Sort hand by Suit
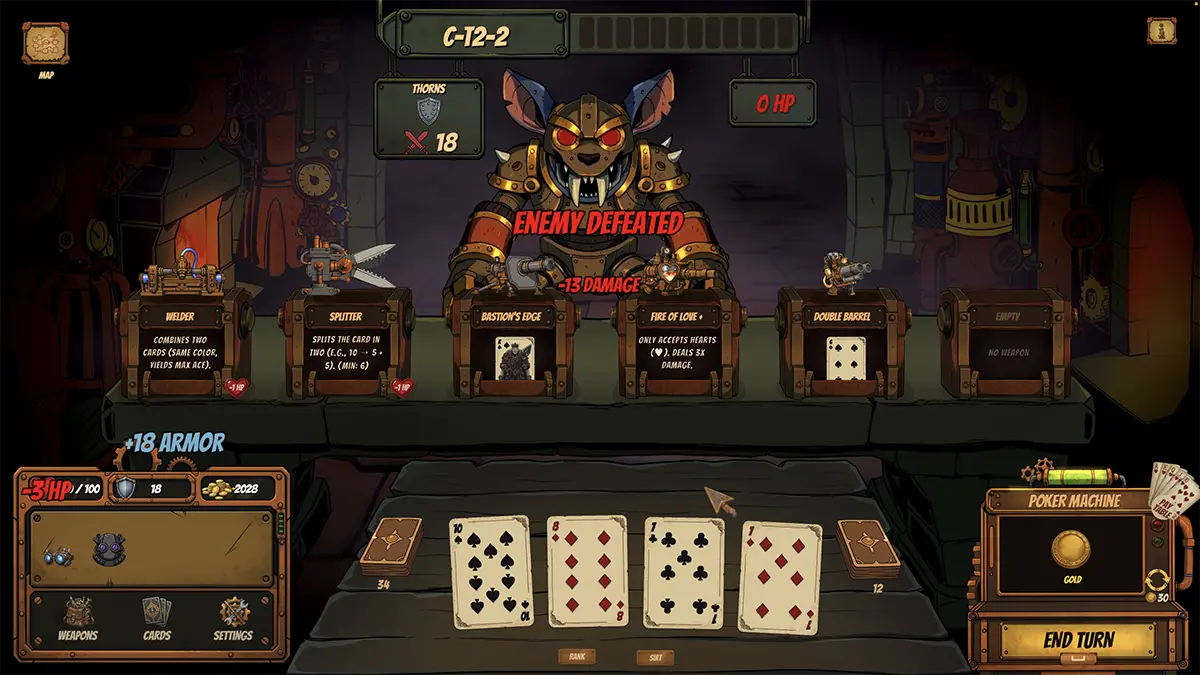The width and height of the screenshot is (1200, 675). click(655, 658)
